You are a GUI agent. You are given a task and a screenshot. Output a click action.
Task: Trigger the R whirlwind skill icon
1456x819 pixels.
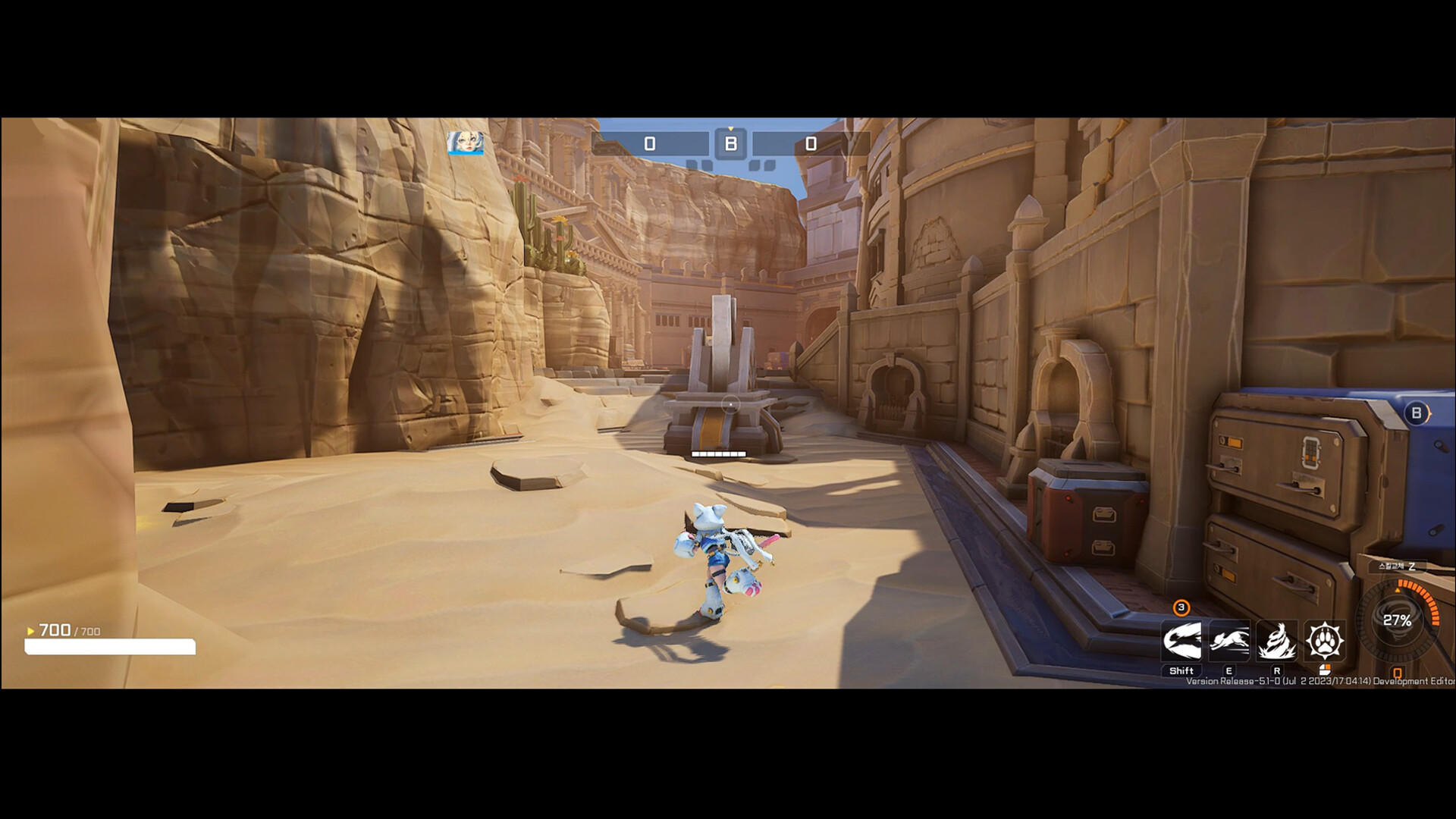point(1278,642)
